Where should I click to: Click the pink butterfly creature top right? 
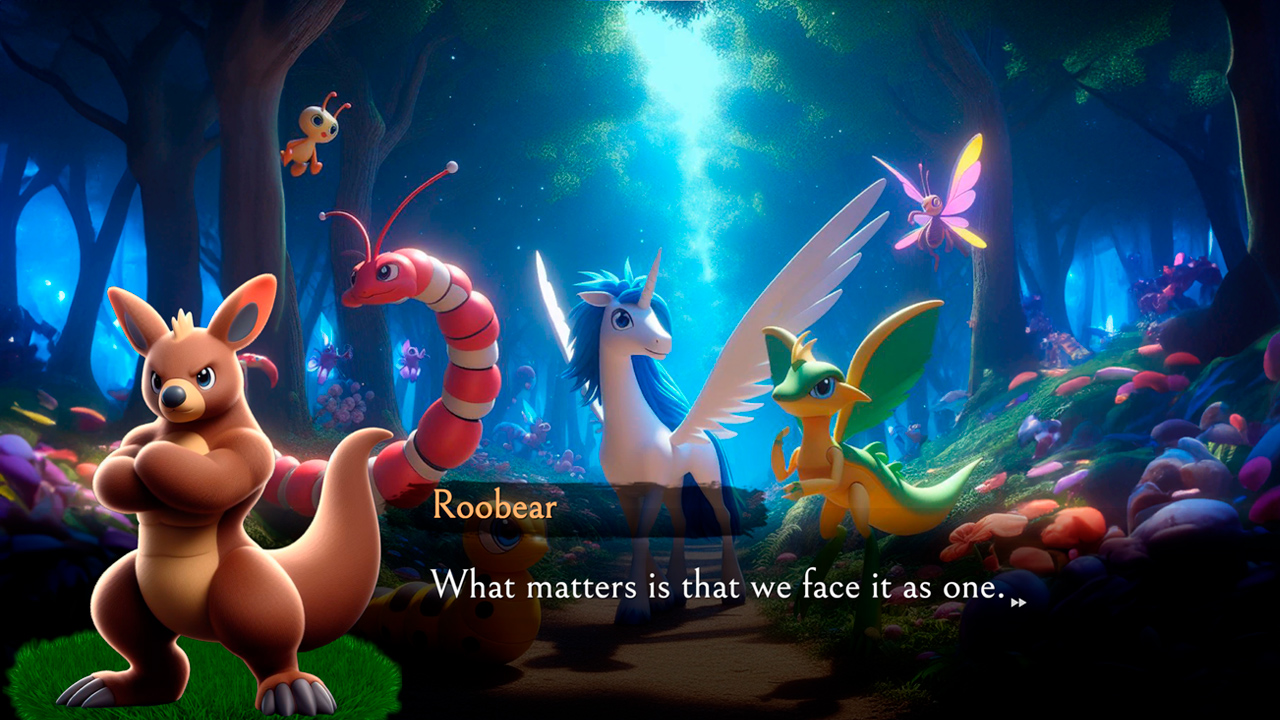[933, 215]
